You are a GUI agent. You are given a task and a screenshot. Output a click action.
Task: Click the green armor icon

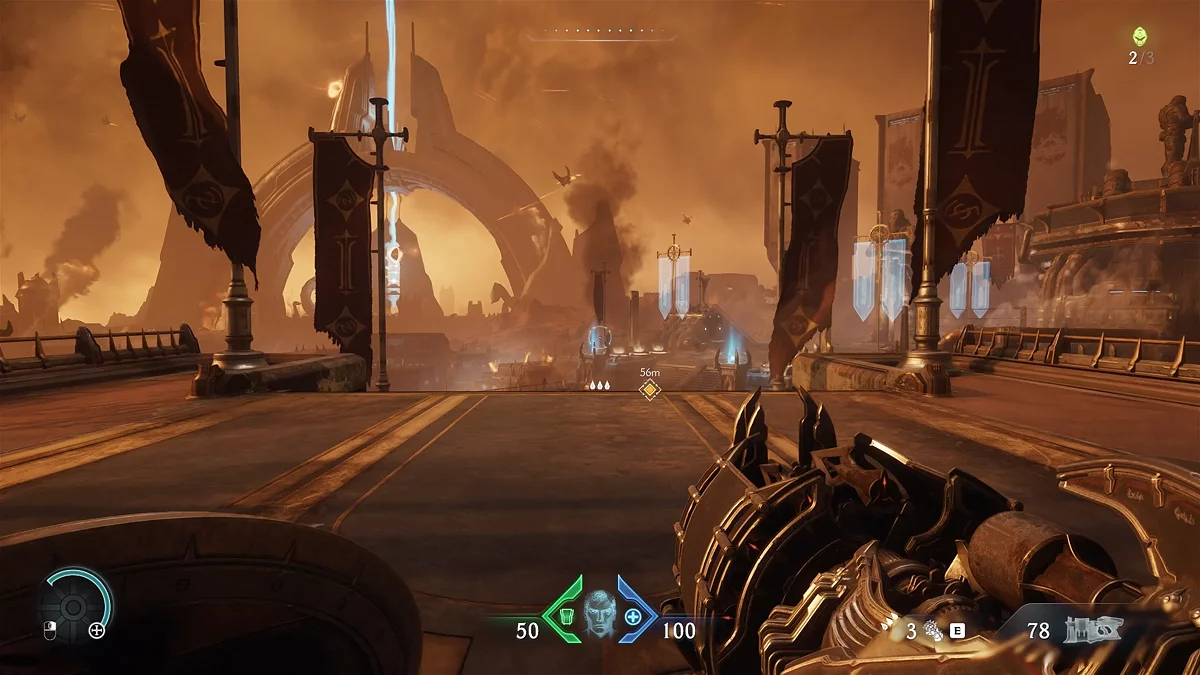click(566, 616)
